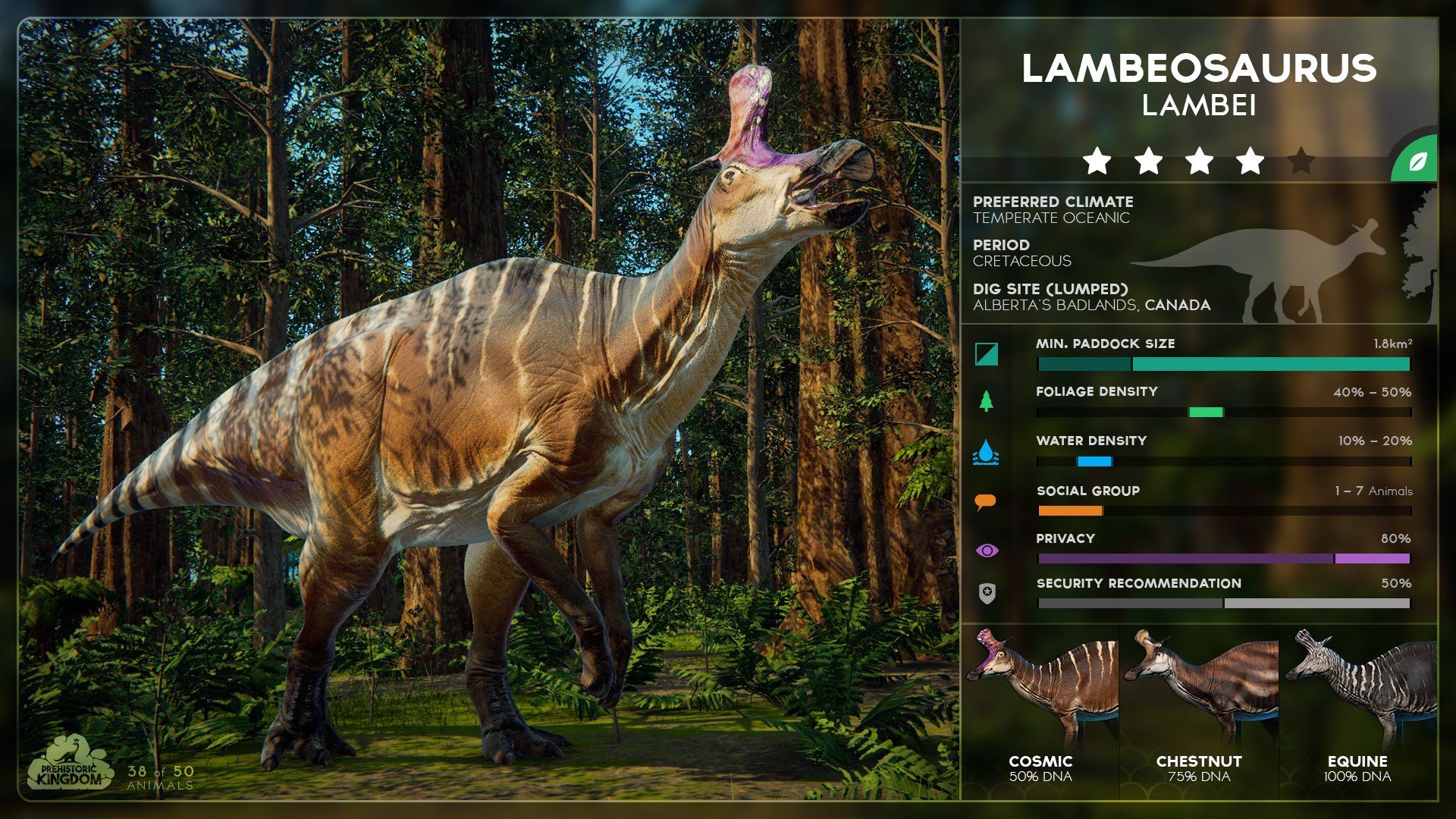
Task: Expand the Dig Site (Lumped) section
Action: tap(1051, 296)
